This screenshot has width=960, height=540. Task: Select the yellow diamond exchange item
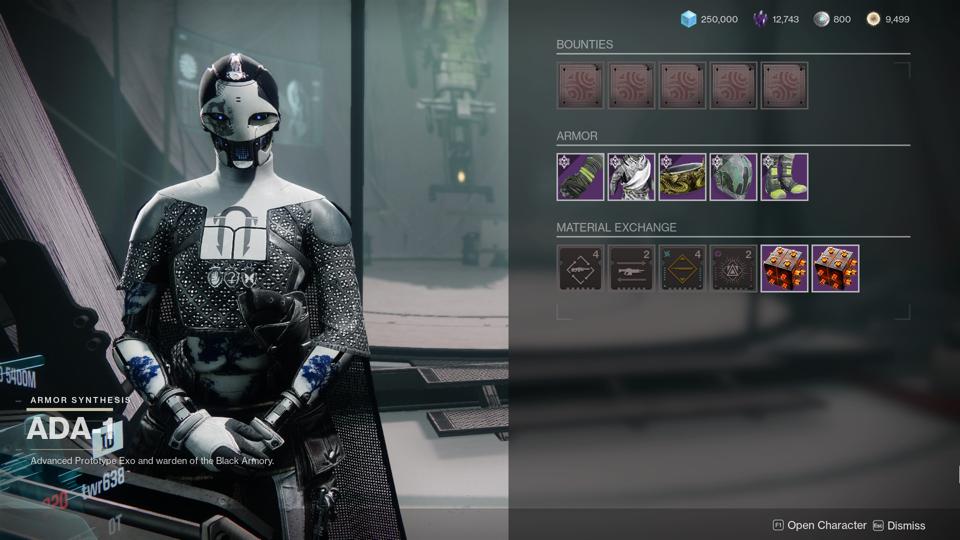[x=682, y=268]
